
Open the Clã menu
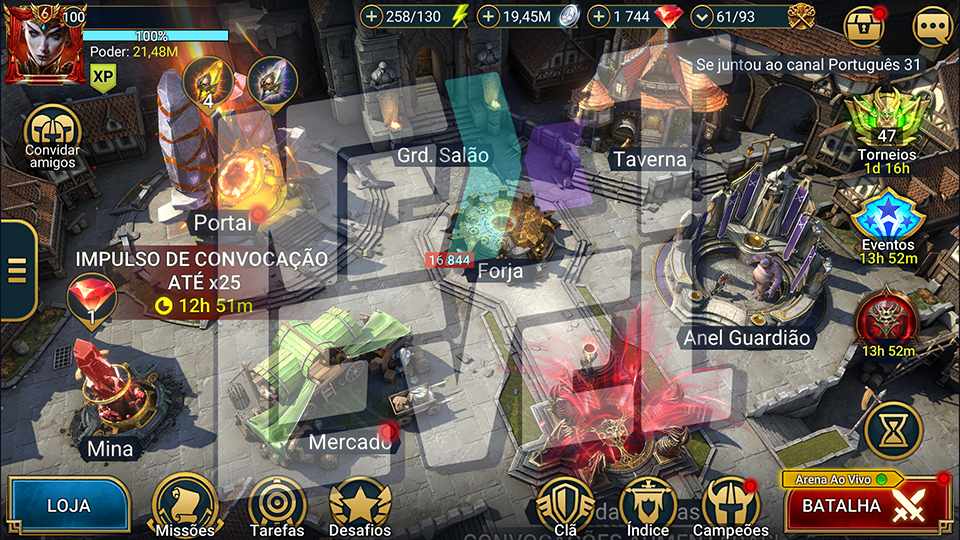[564, 505]
